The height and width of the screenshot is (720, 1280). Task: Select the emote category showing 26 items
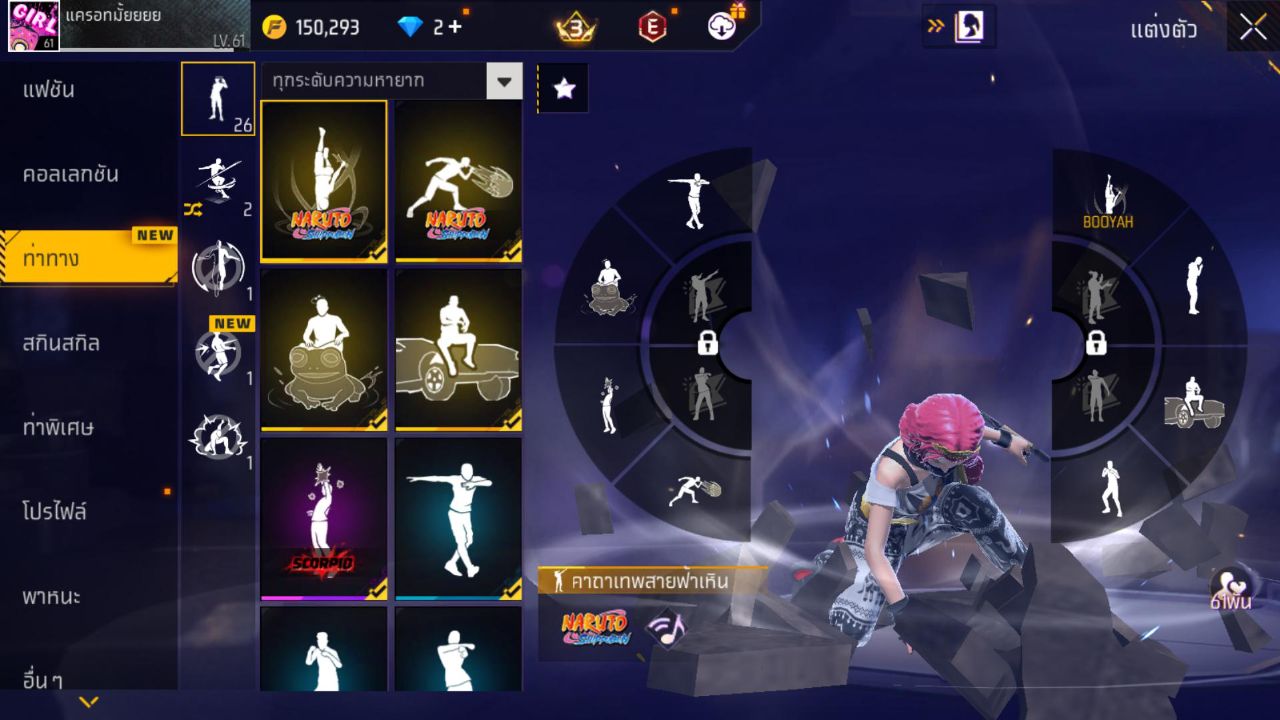(219, 98)
